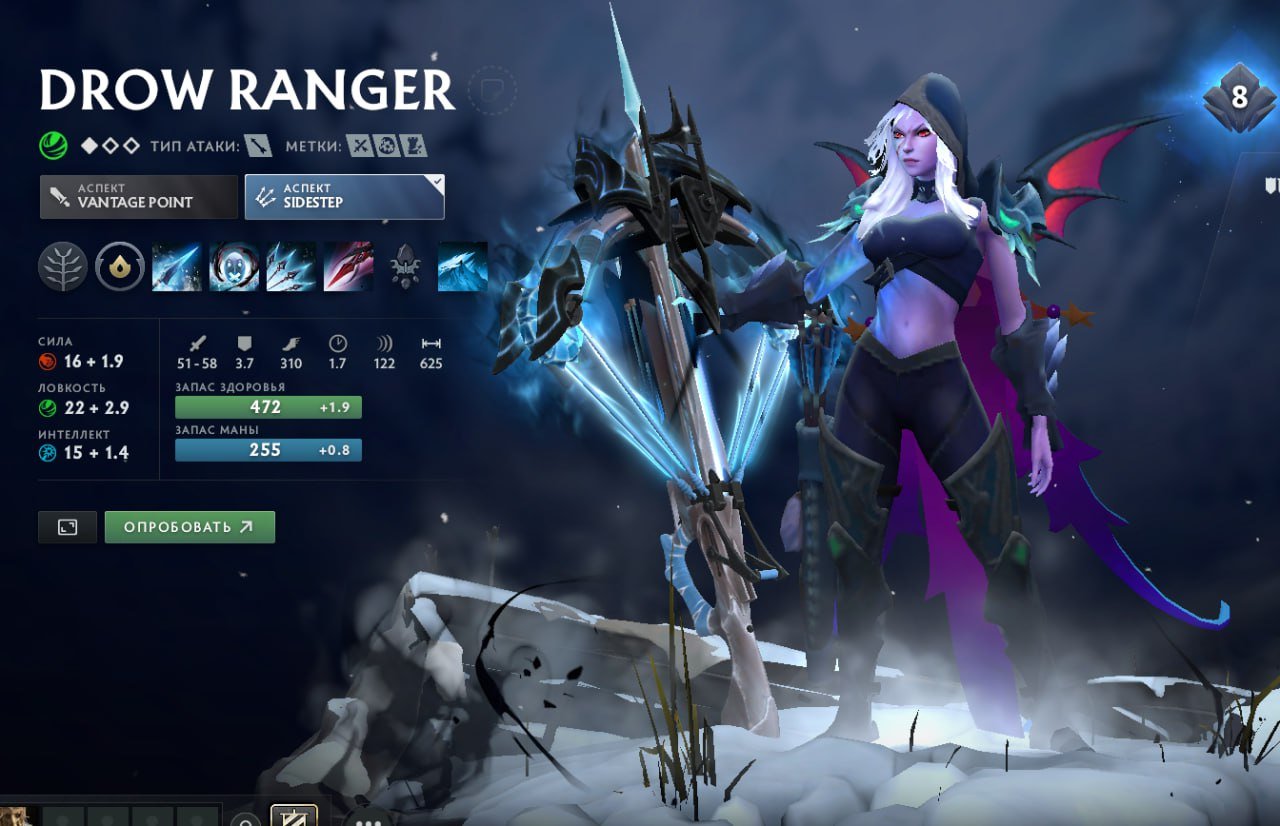Show the innate ability flame icon
Image resolution: width=1280 pixels, height=826 pixels.
[119, 267]
